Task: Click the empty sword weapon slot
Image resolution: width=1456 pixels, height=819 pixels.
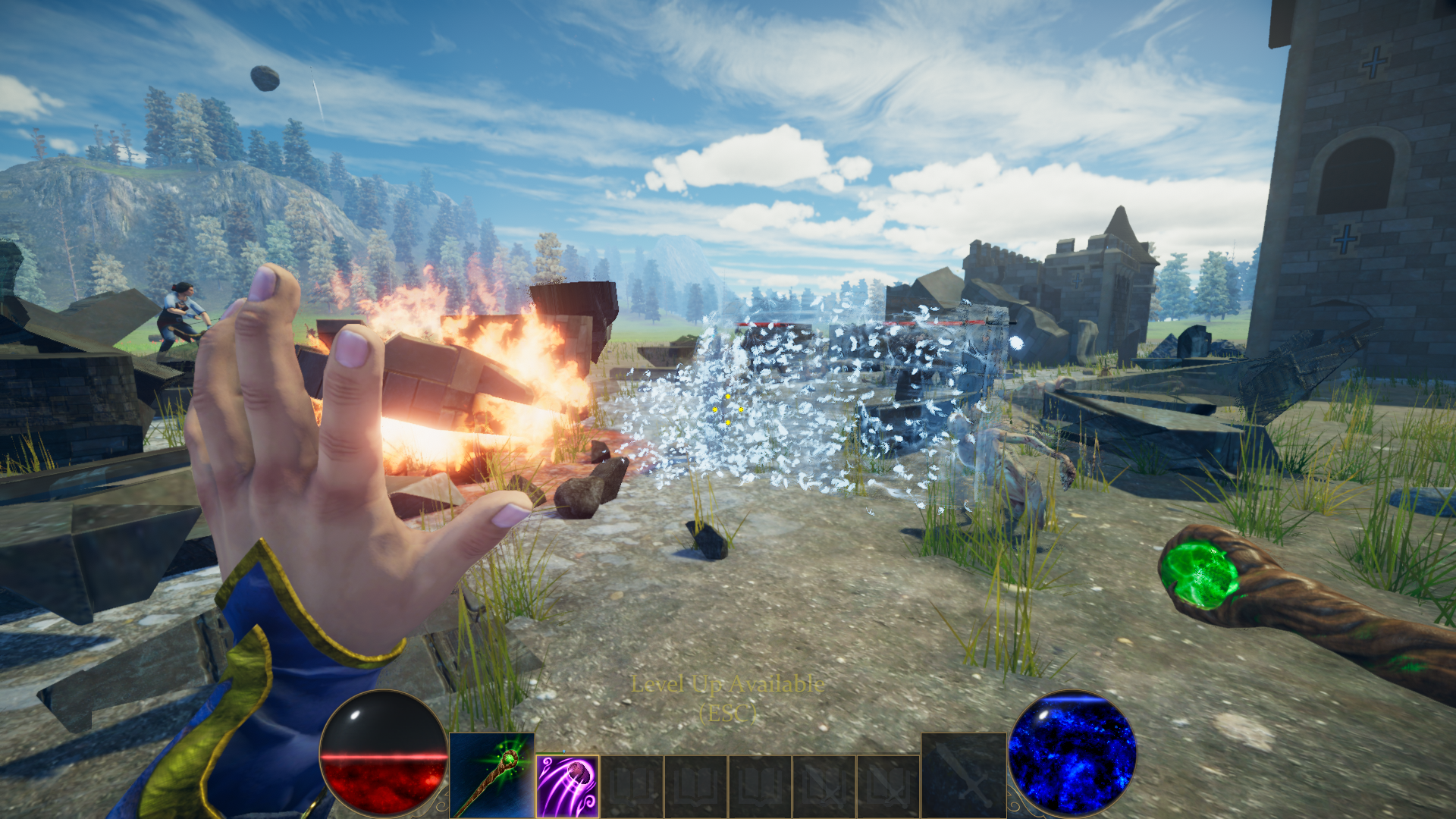Action: [963, 775]
